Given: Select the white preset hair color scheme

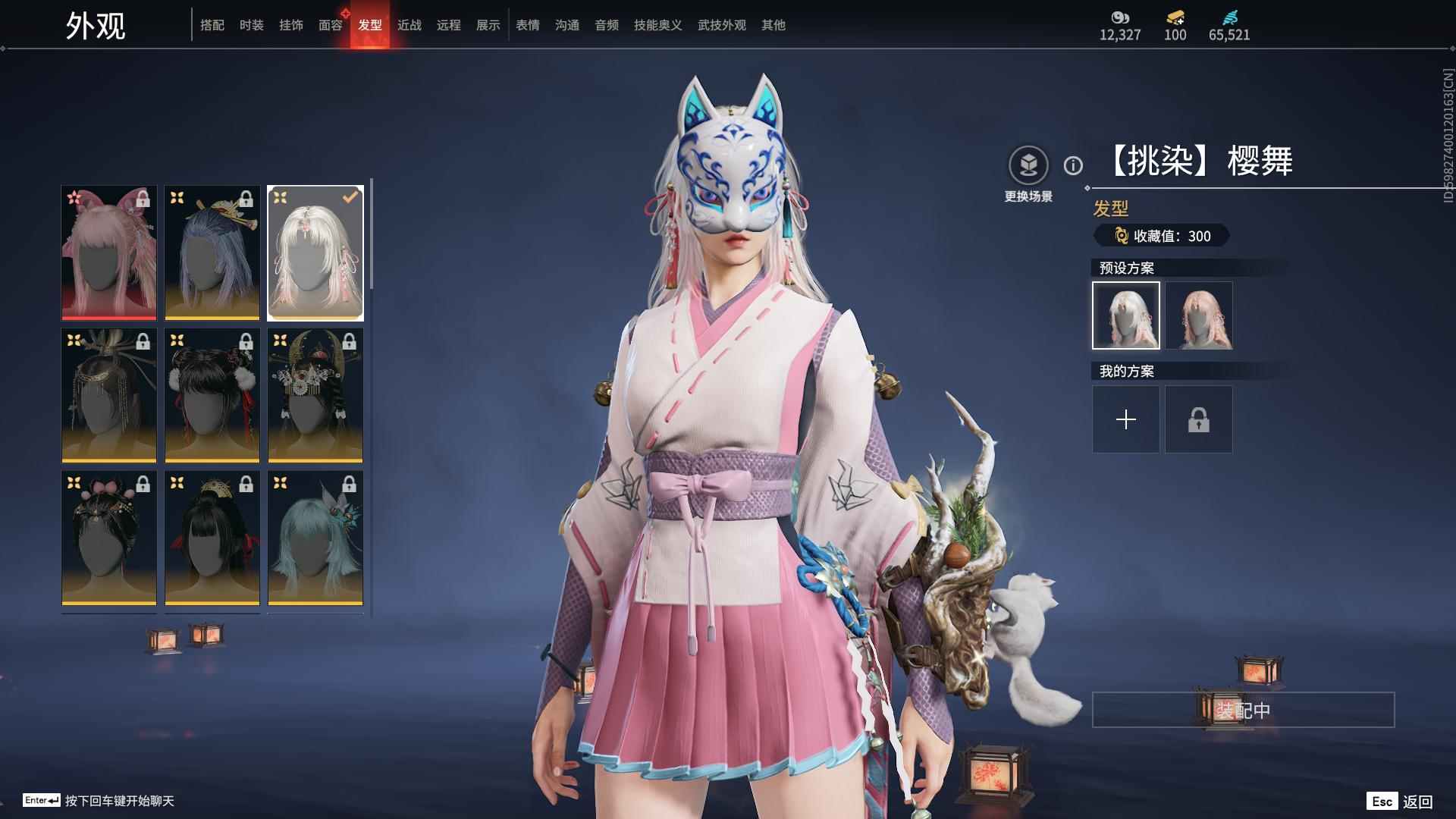Looking at the screenshot, I should [1126, 315].
